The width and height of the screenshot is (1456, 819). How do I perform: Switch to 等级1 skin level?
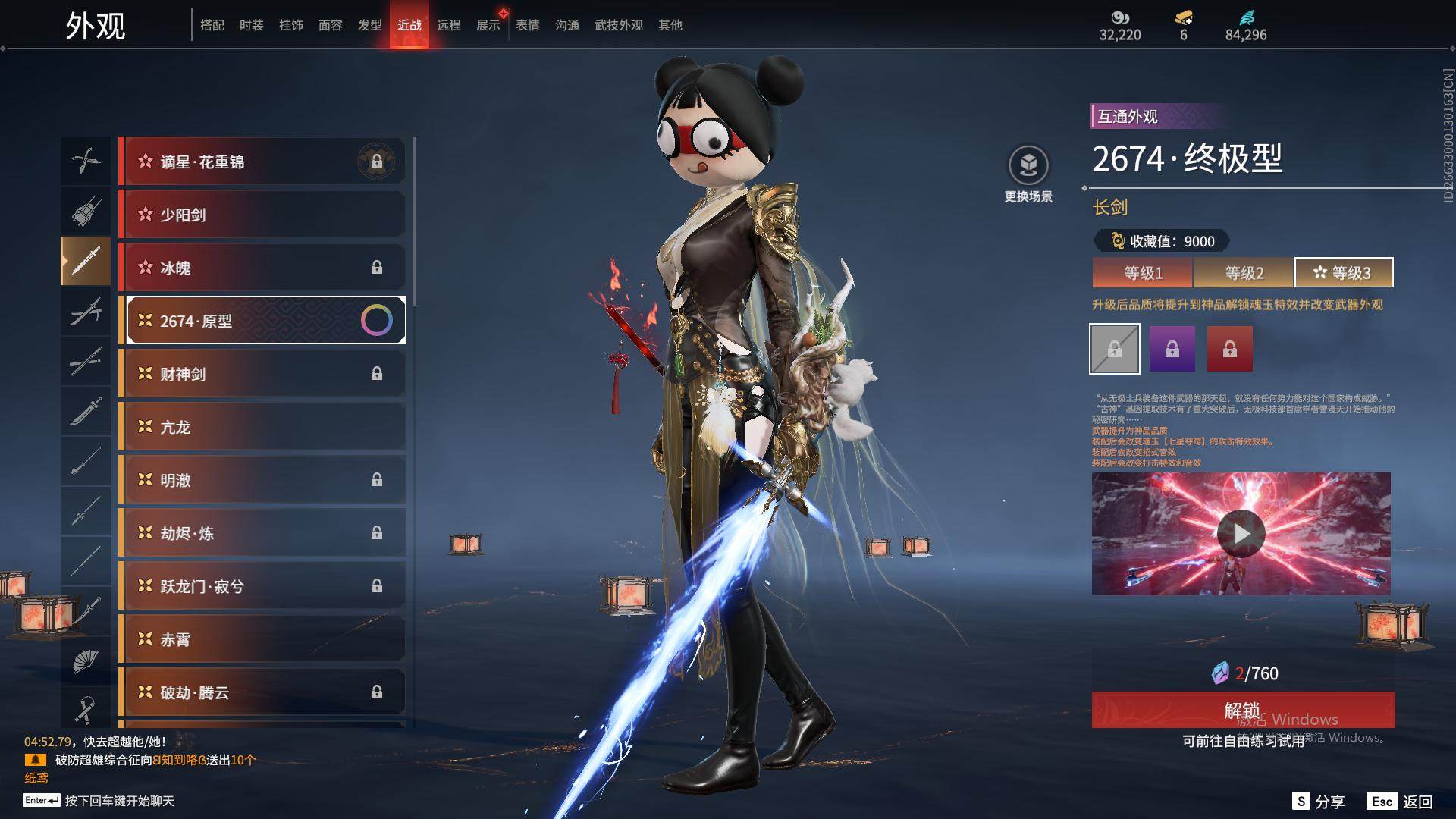[1143, 273]
